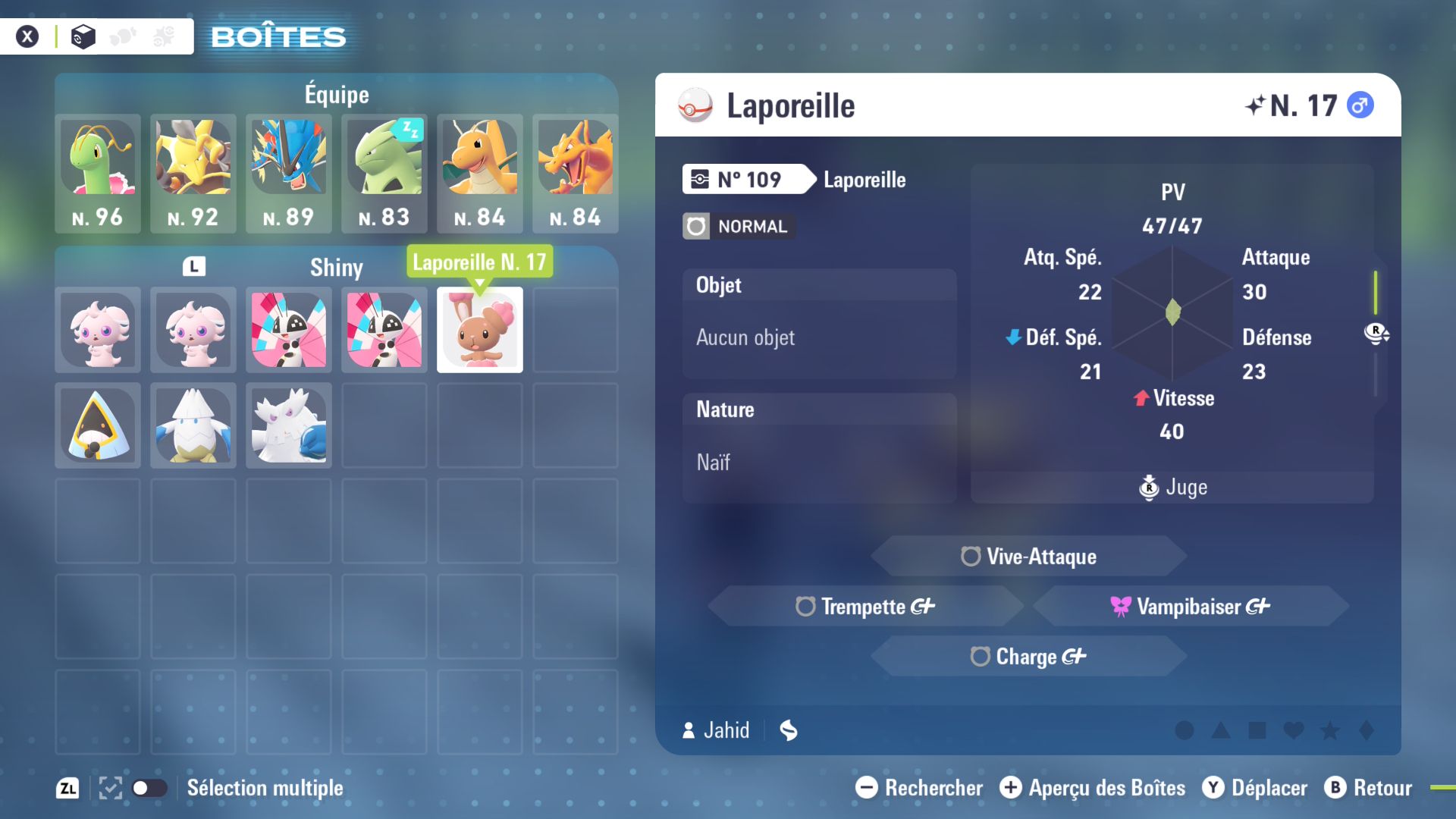Select the Vive-Attaque move

pos(1028,557)
